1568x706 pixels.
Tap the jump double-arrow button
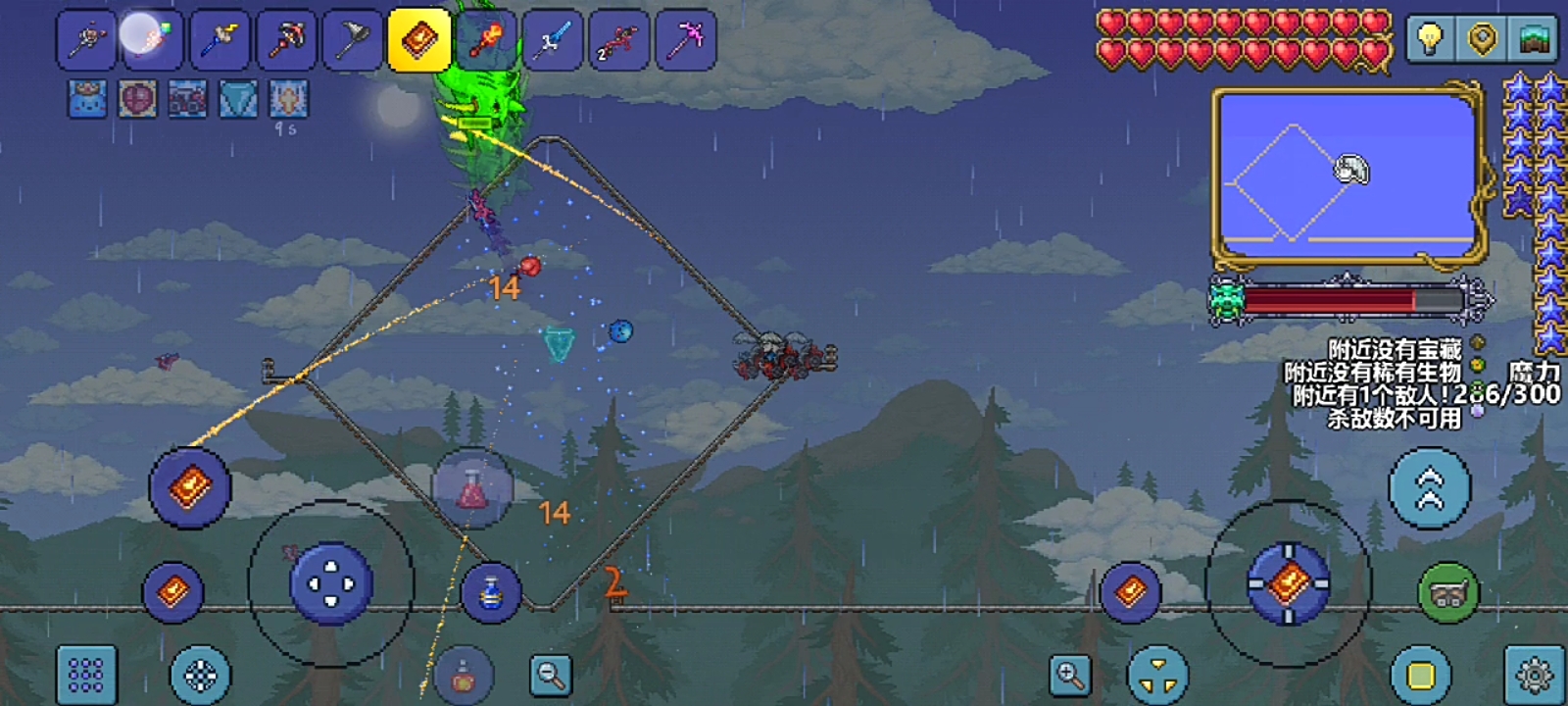click(x=1430, y=487)
